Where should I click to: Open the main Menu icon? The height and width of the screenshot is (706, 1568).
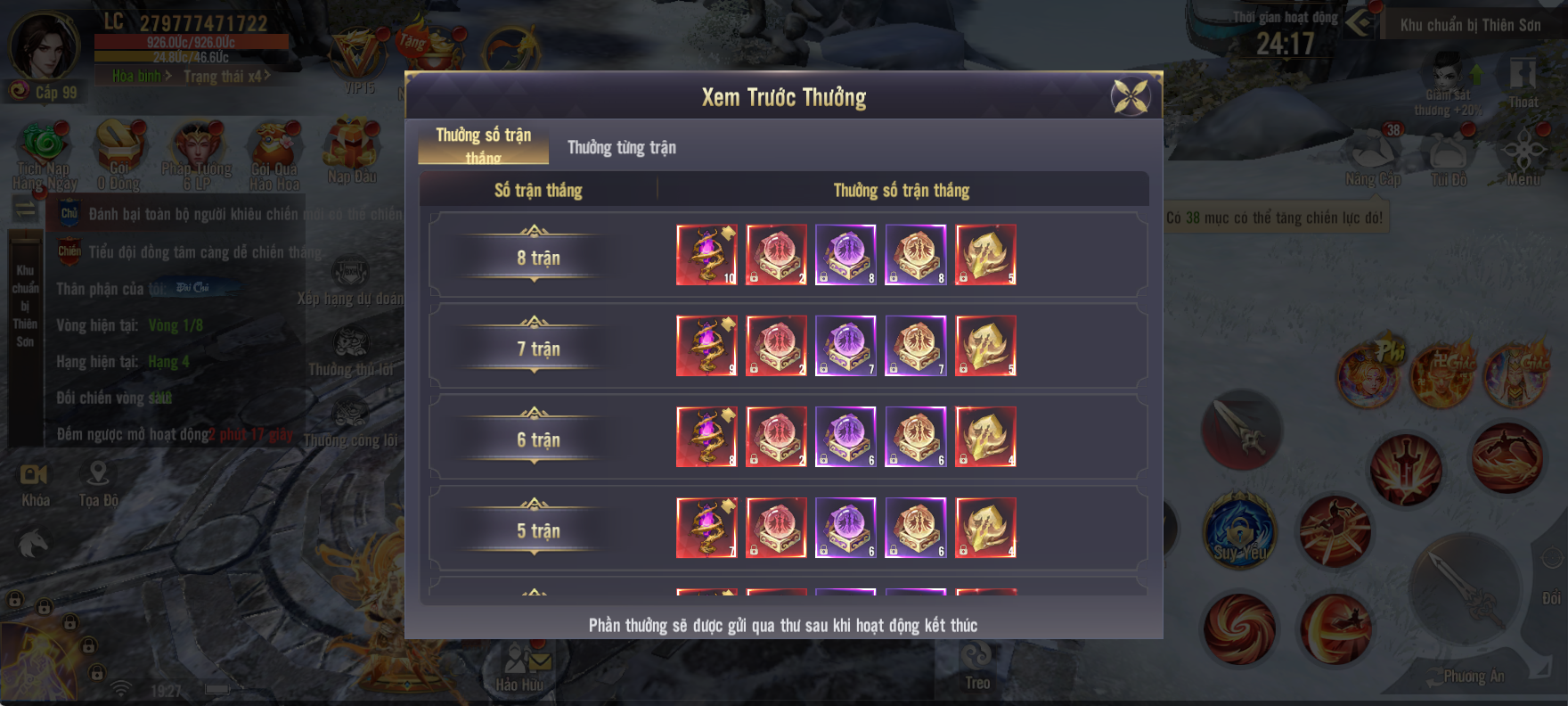[1523, 158]
